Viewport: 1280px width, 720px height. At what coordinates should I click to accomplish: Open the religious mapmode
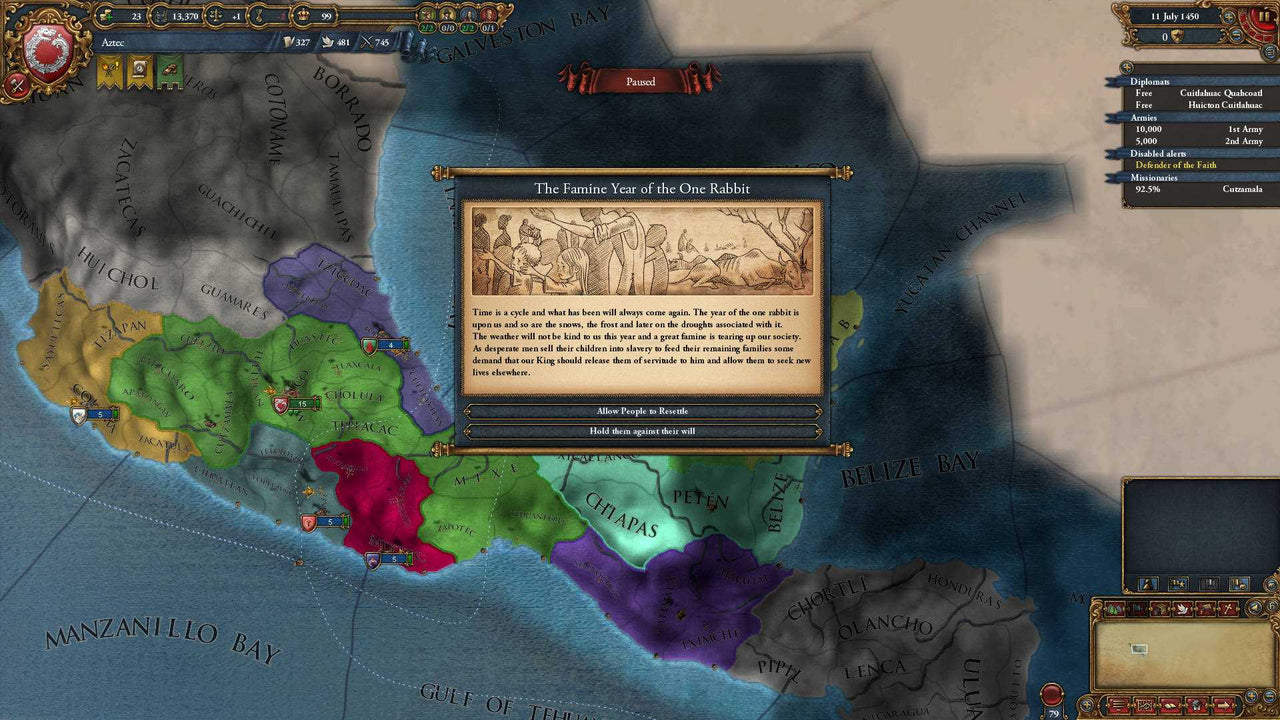tap(1227, 608)
